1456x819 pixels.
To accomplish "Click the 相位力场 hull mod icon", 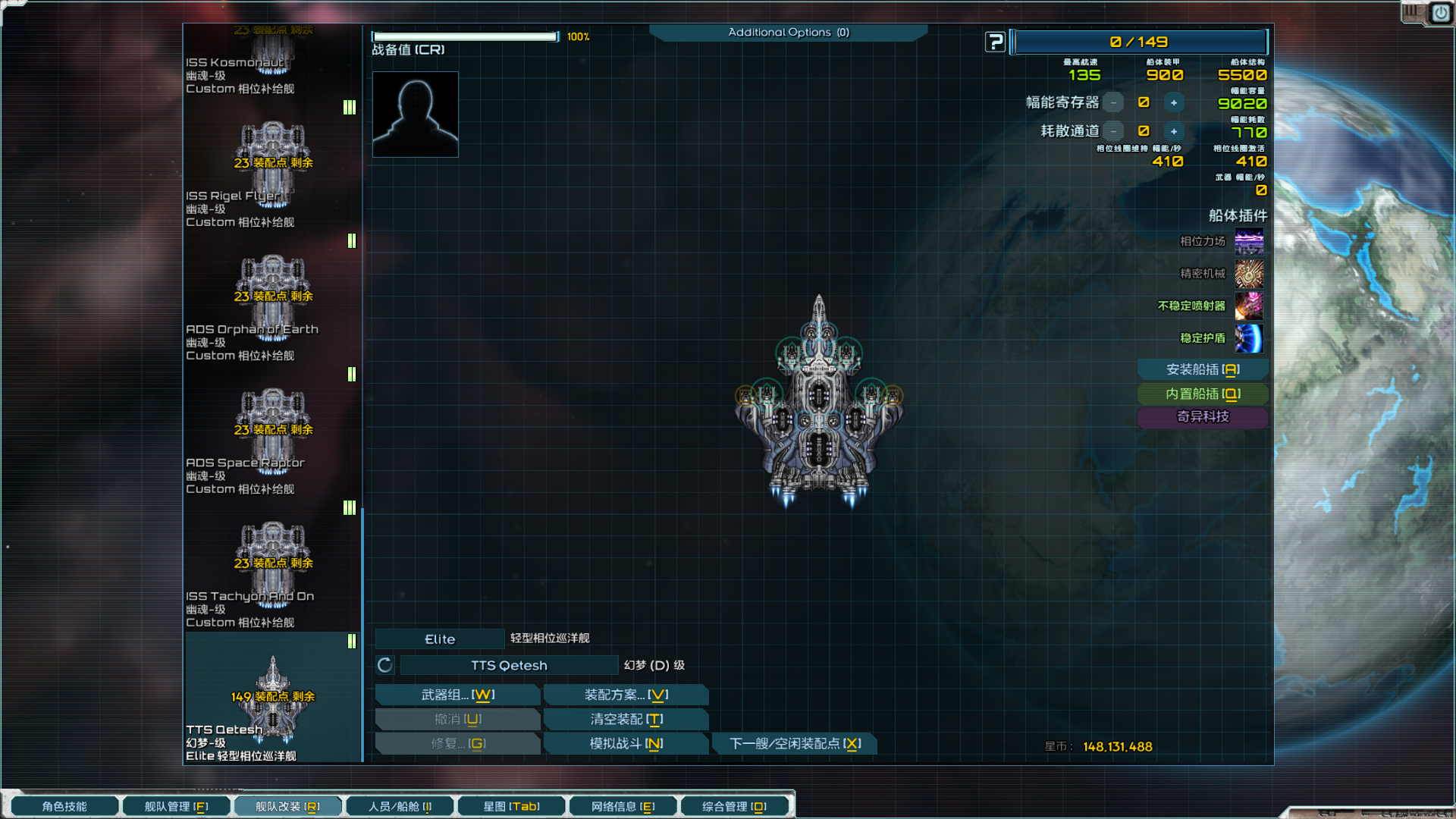I will pyautogui.click(x=1249, y=242).
